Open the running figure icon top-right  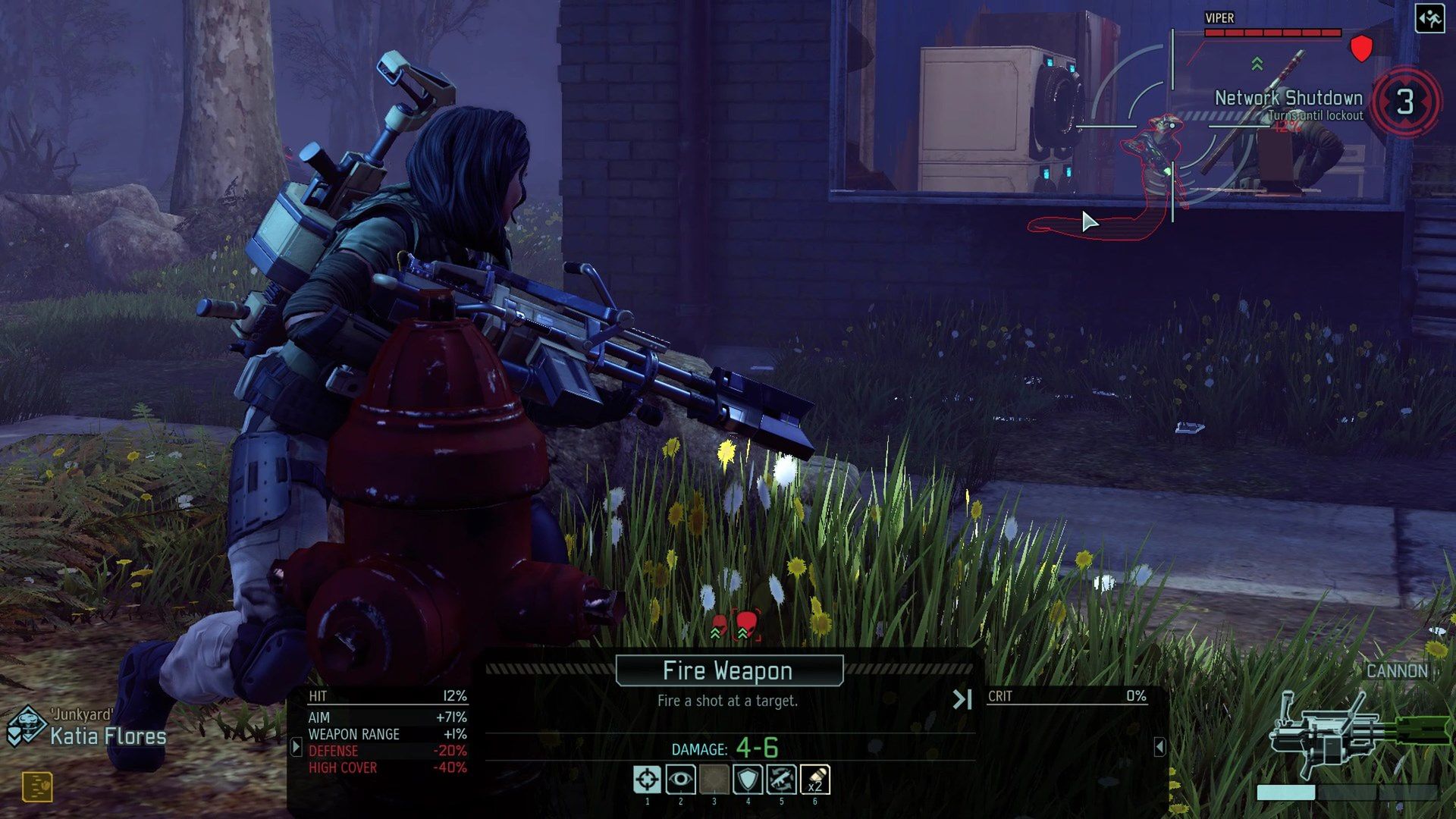click(x=1429, y=19)
